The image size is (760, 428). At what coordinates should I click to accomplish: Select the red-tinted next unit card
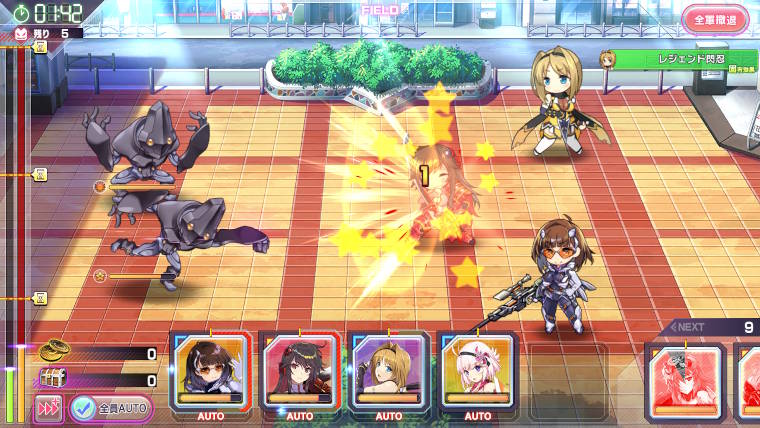[x=686, y=382]
